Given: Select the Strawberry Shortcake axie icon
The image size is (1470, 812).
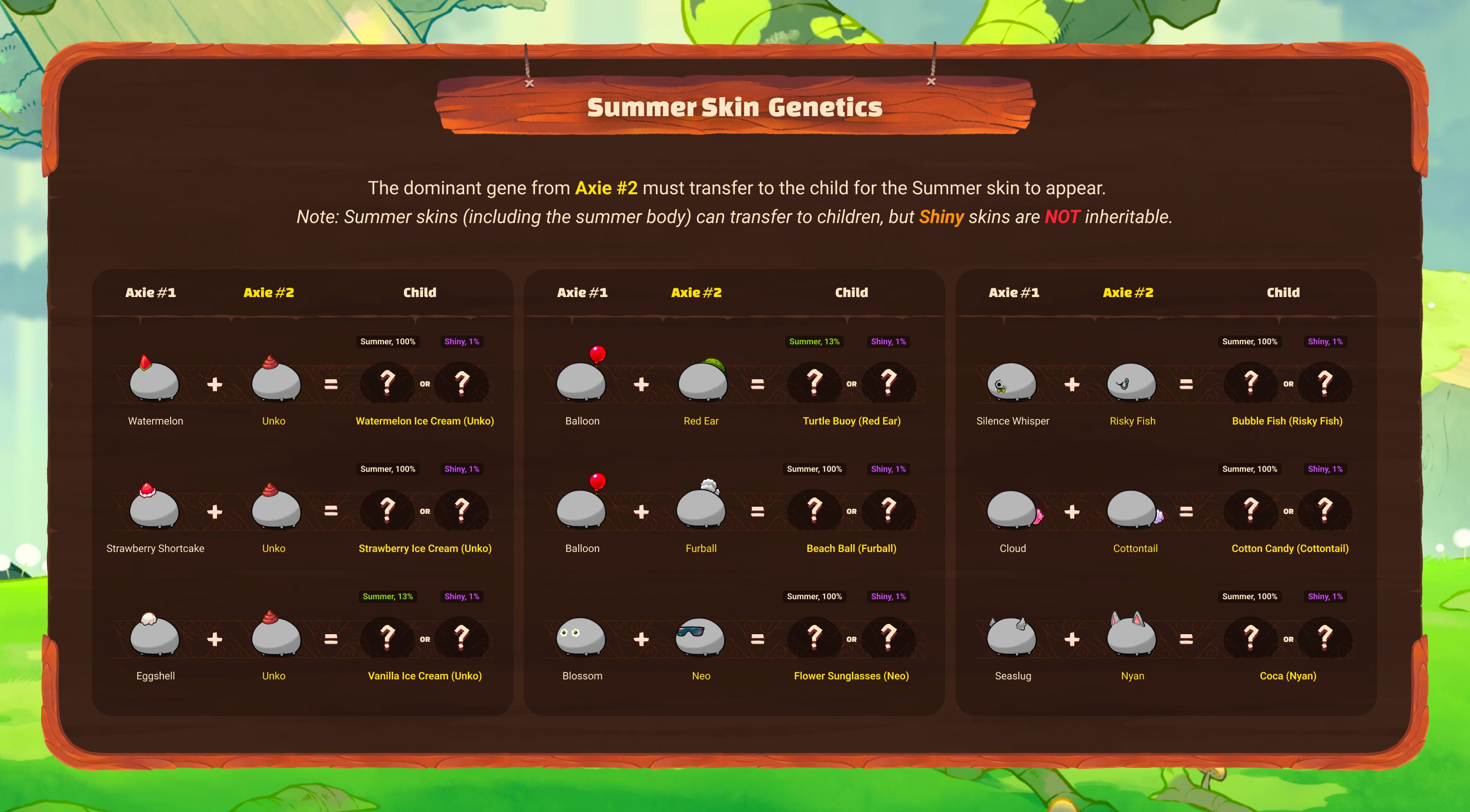Looking at the screenshot, I should 154,510.
